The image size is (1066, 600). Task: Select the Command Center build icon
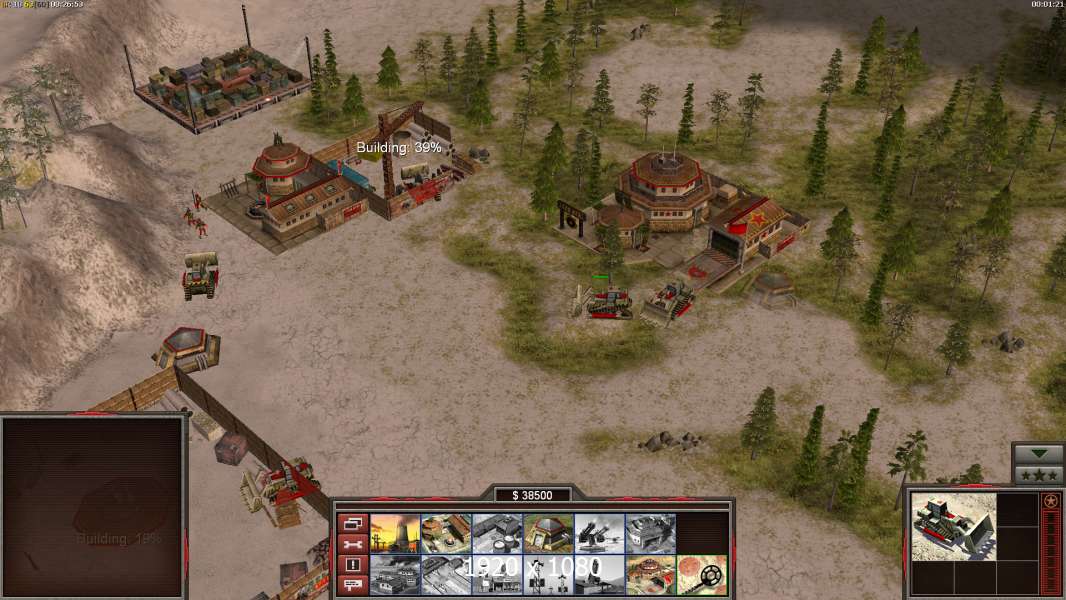point(651,574)
